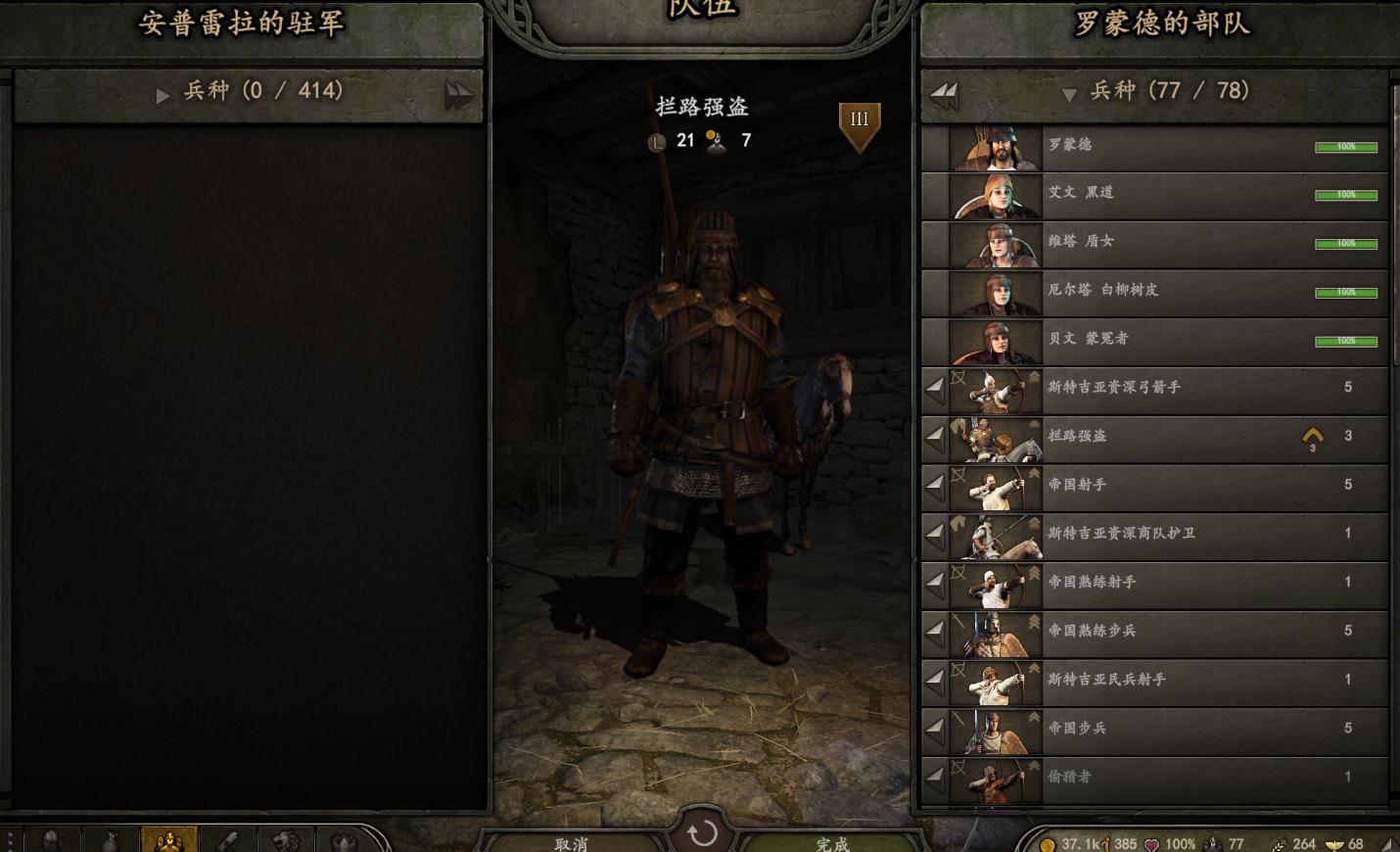1400x852 pixels.
Task: Expand the 兵种 (0 / 414) garrison list
Action: tap(163, 95)
